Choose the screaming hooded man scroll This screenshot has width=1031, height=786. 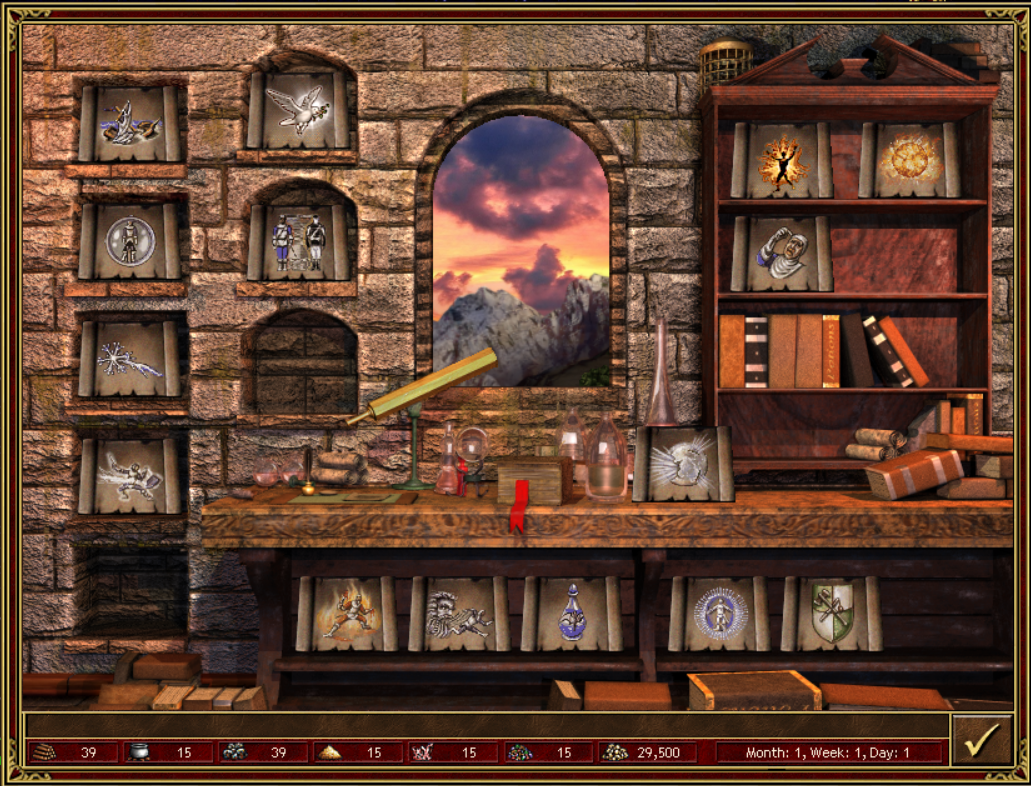[781, 254]
